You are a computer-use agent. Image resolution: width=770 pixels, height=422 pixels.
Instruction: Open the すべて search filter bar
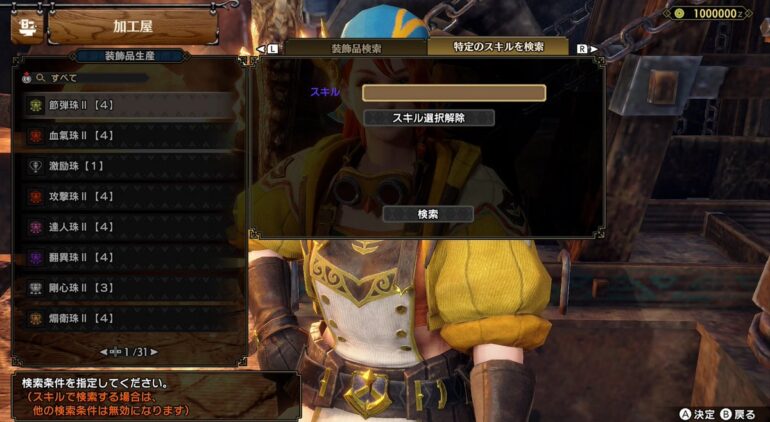click(128, 77)
